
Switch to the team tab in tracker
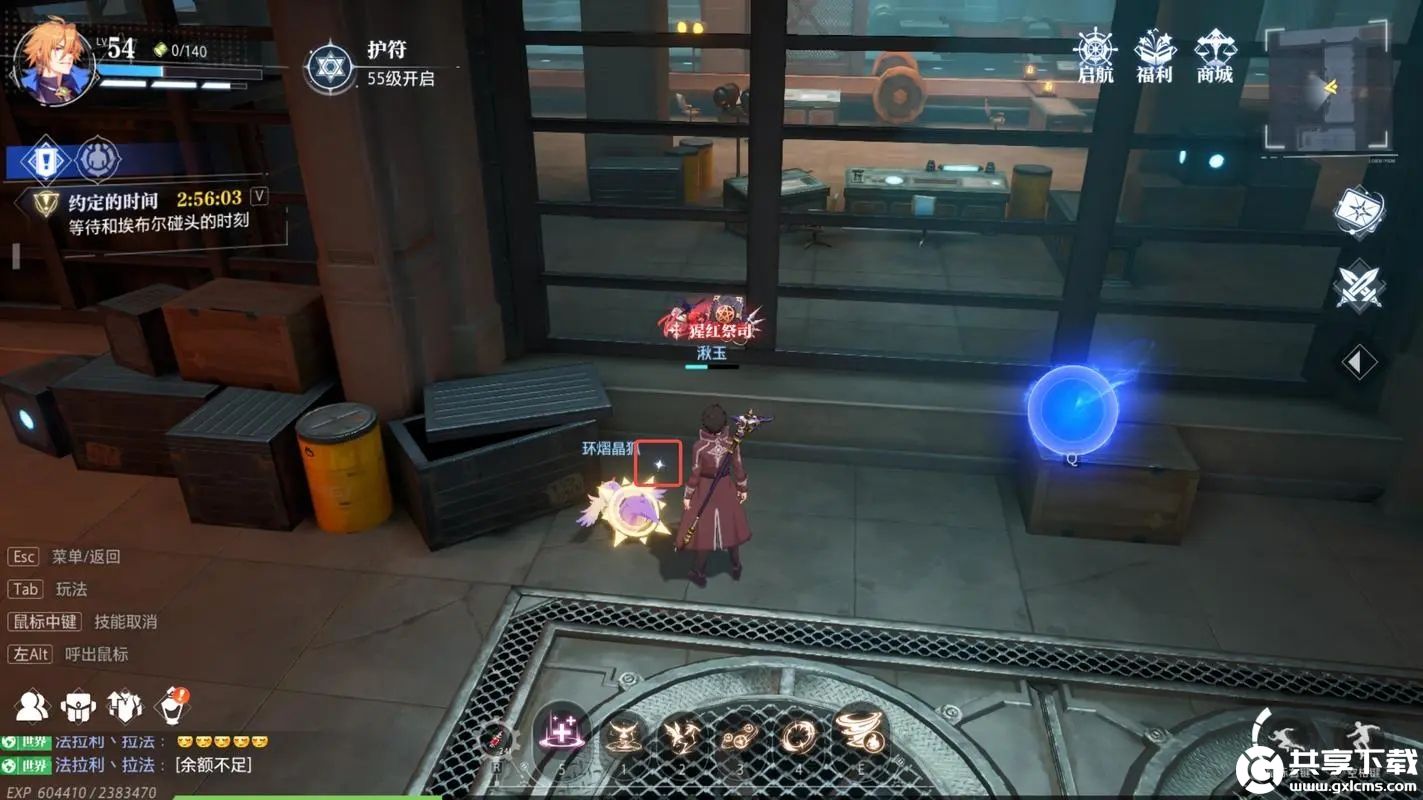(98, 159)
